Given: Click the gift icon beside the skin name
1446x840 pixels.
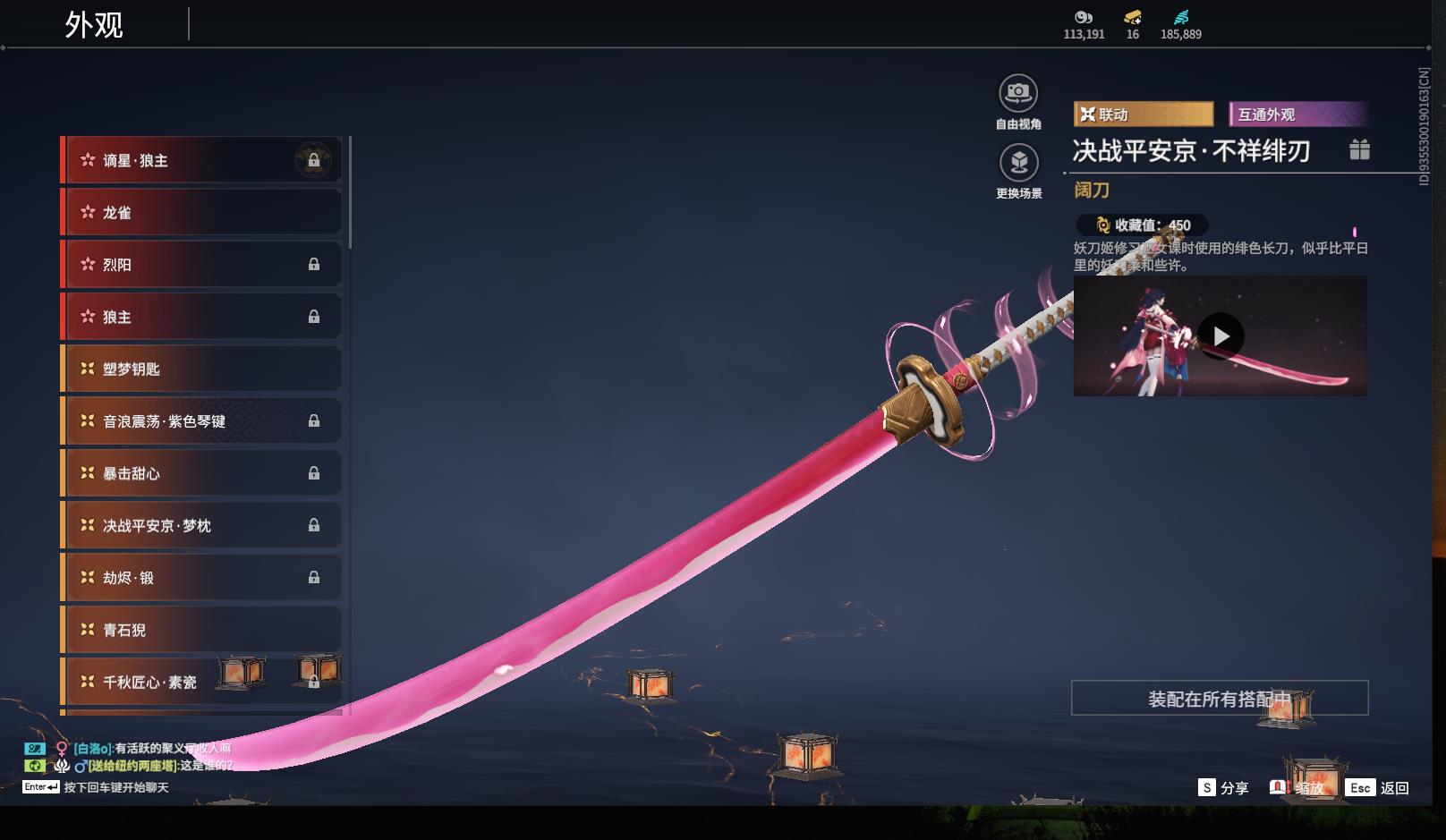Looking at the screenshot, I should click(1359, 149).
